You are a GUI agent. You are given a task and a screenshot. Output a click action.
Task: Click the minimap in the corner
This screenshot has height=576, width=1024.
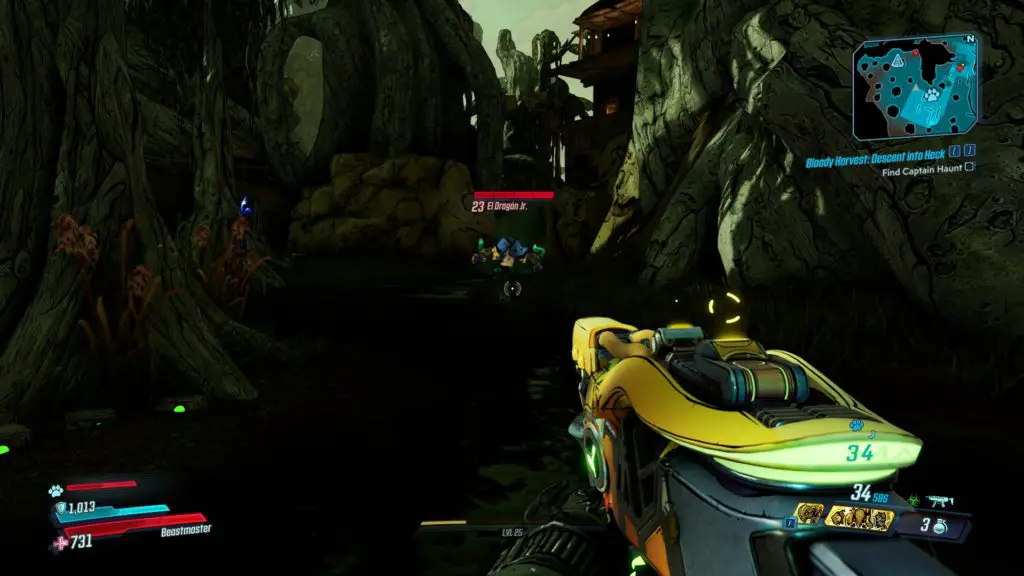tap(913, 87)
